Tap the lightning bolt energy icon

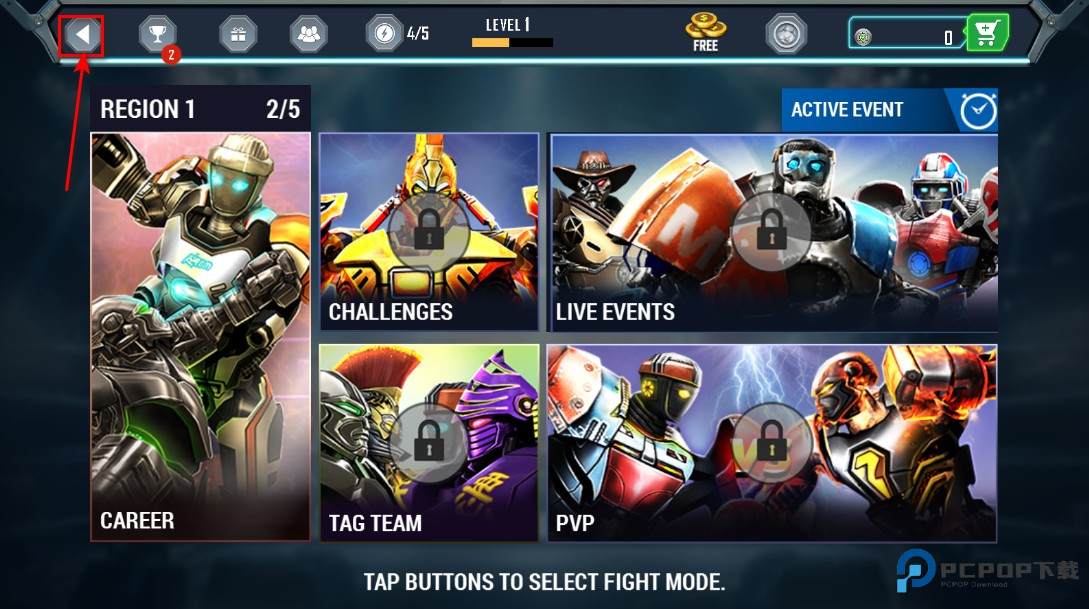coord(384,34)
